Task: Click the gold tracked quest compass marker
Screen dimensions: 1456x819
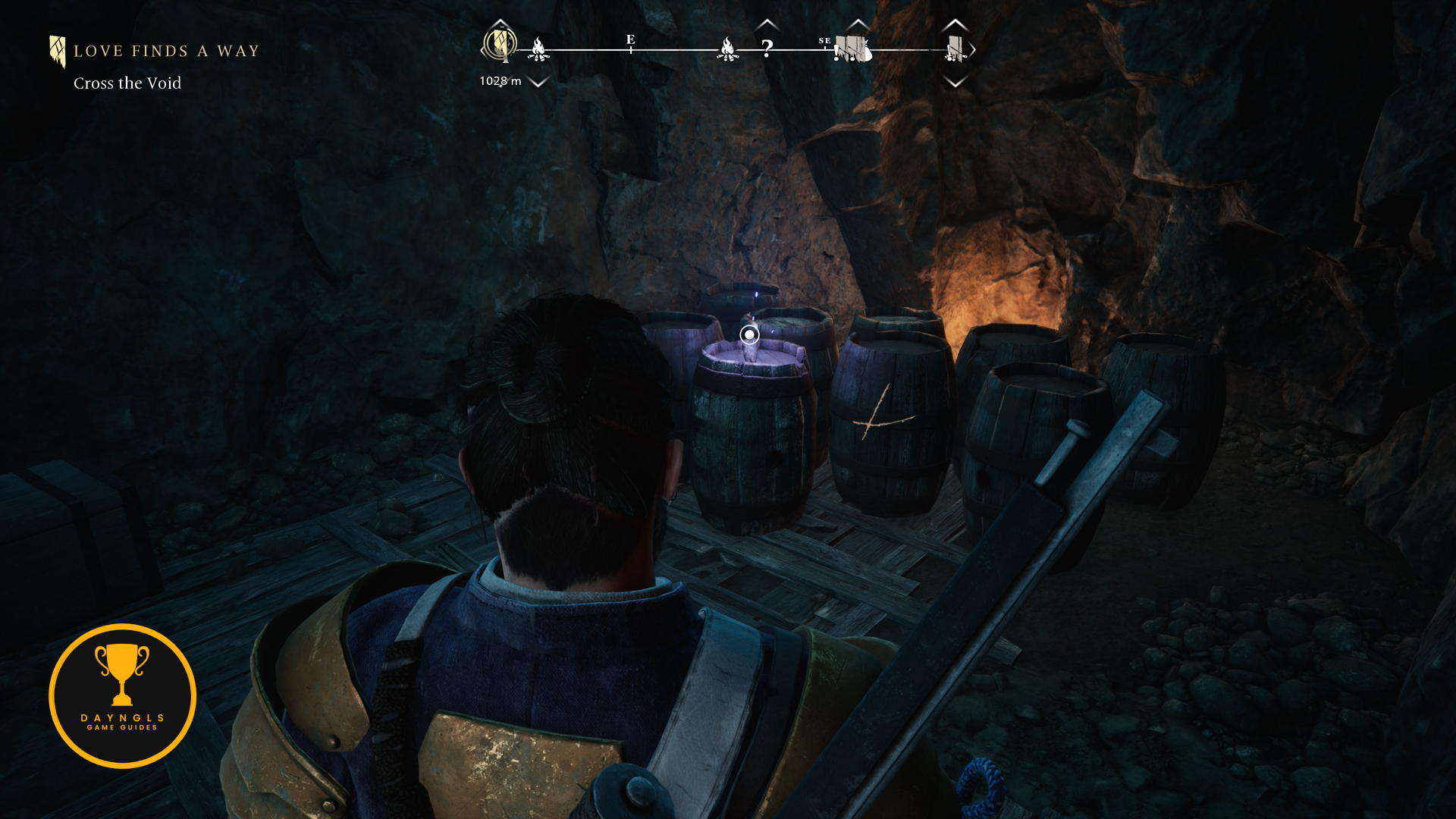Action: pyautogui.click(x=500, y=44)
